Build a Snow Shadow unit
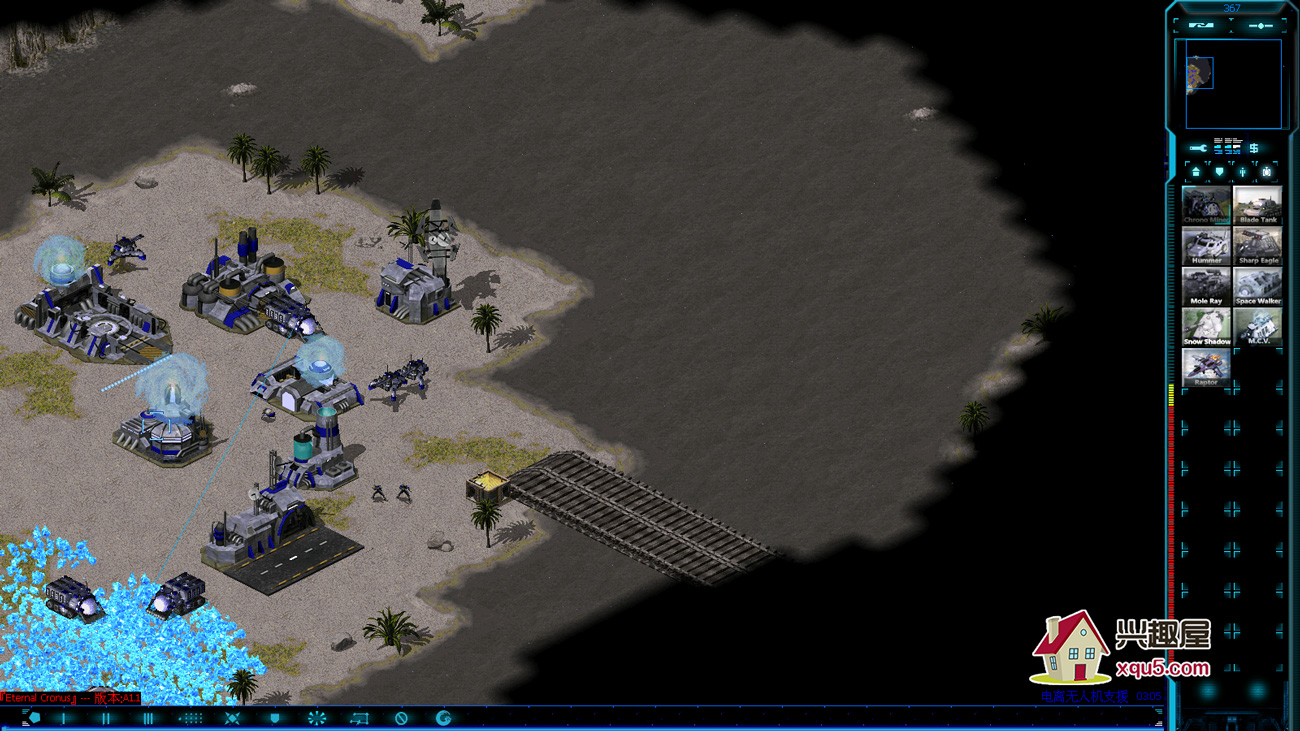 (1206, 327)
